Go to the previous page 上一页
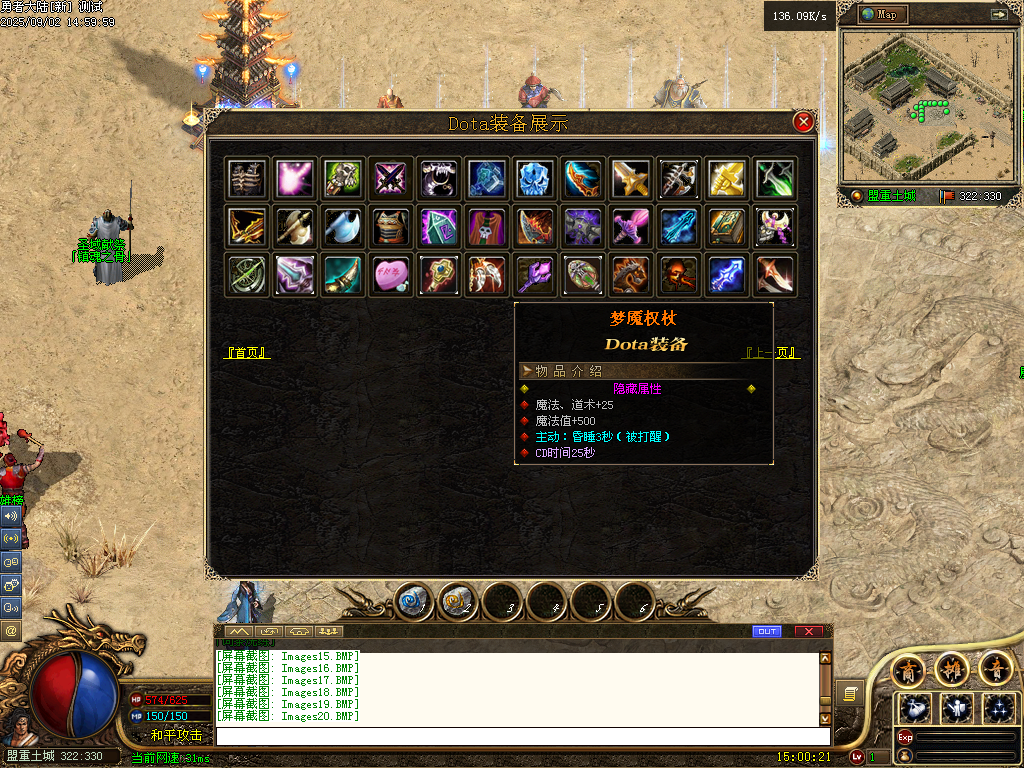 (x=771, y=352)
